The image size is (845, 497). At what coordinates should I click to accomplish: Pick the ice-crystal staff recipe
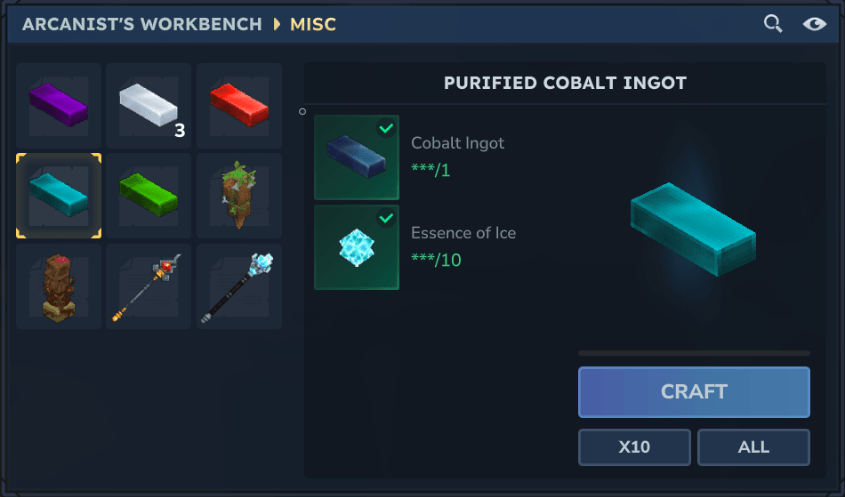point(238,286)
